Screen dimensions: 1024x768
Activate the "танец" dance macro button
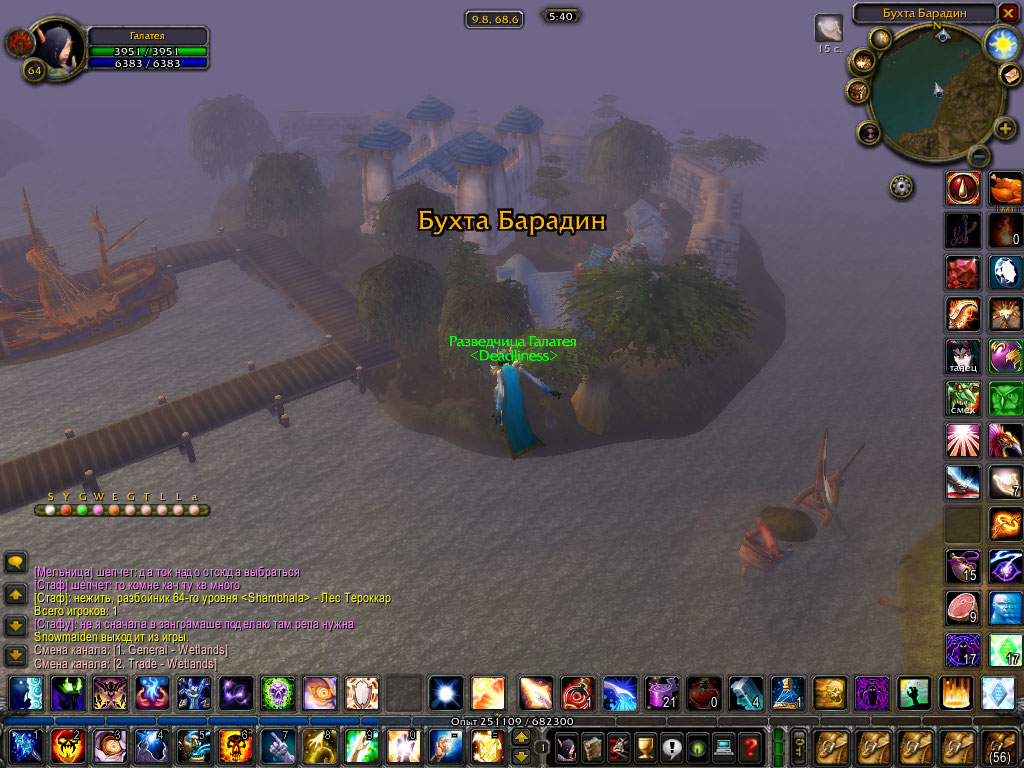[x=962, y=357]
